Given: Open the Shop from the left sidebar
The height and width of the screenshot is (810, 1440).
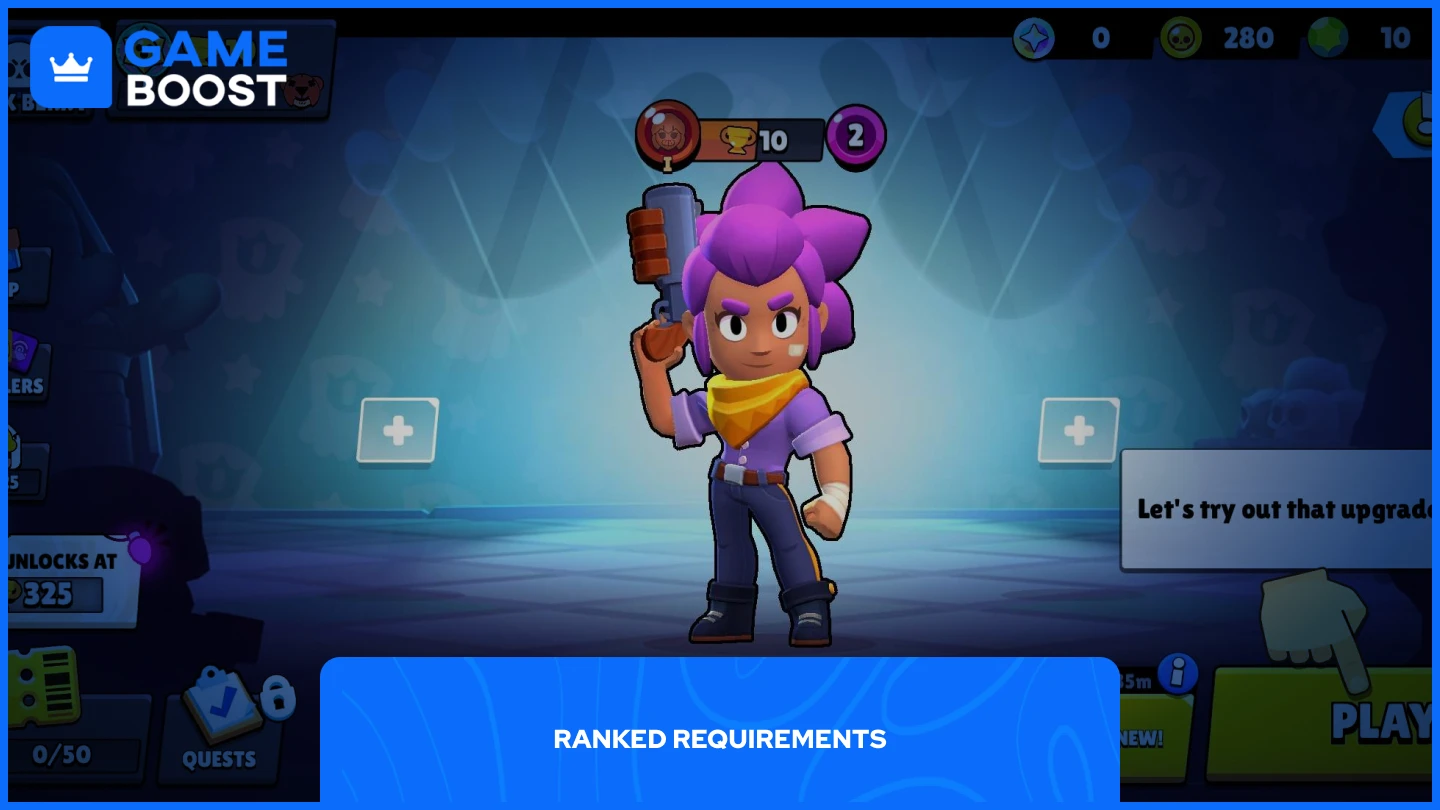Looking at the screenshot, I should pyautogui.click(x=25, y=275).
